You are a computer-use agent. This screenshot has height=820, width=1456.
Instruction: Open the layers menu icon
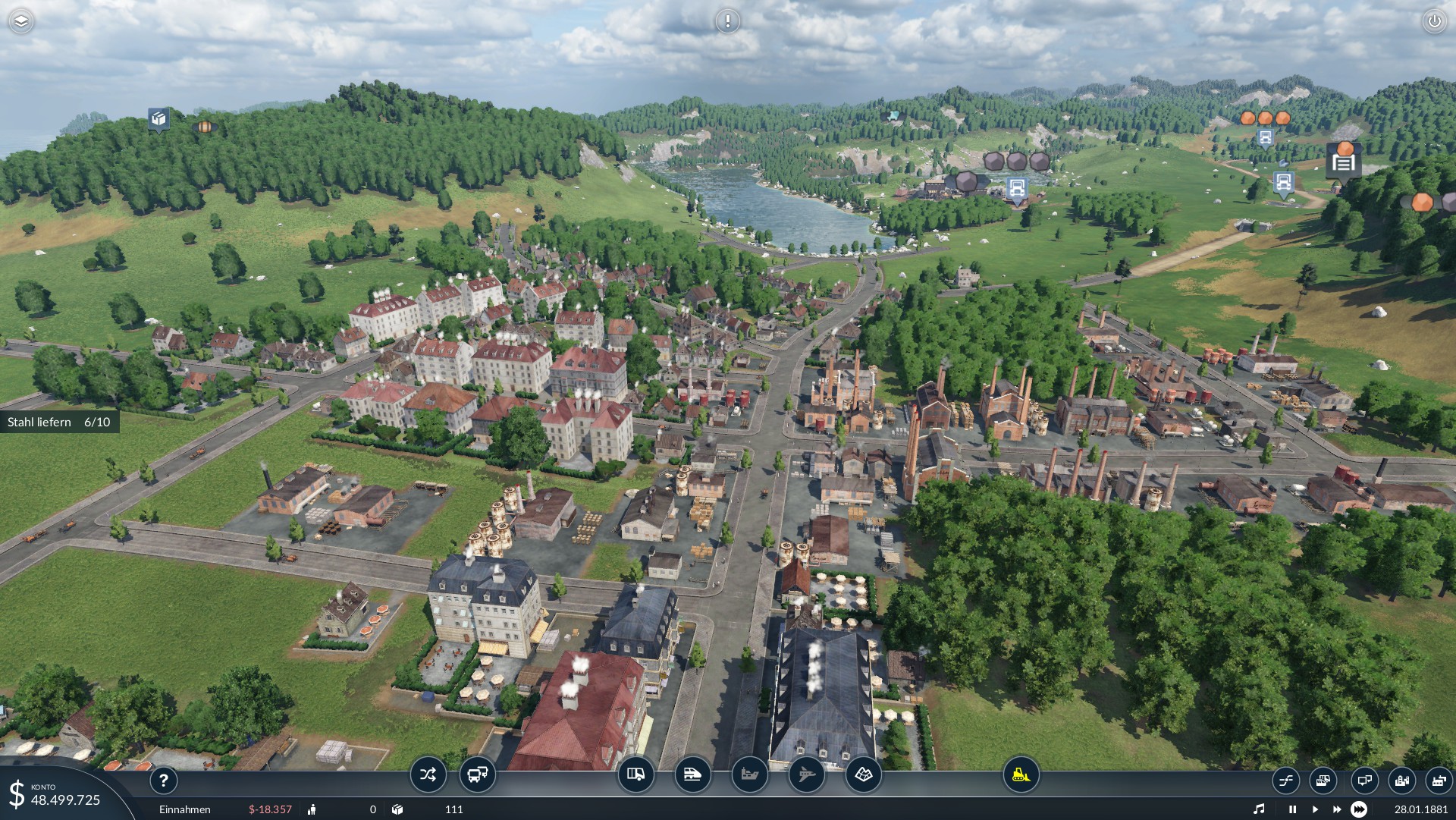(x=21, y=21)
